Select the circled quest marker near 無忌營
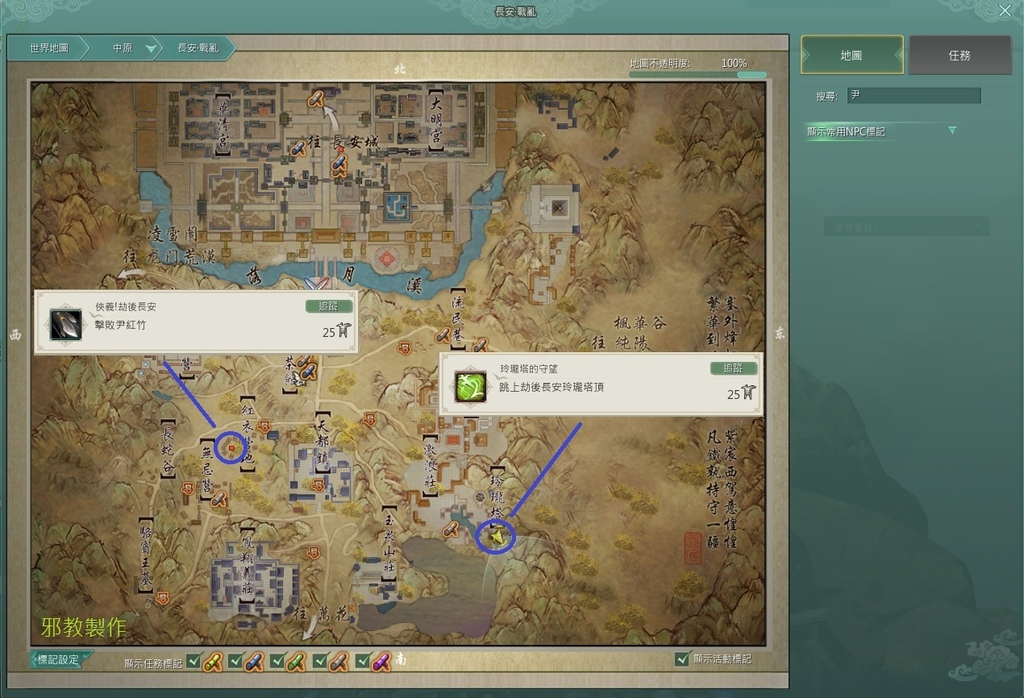 pos(231,448)
